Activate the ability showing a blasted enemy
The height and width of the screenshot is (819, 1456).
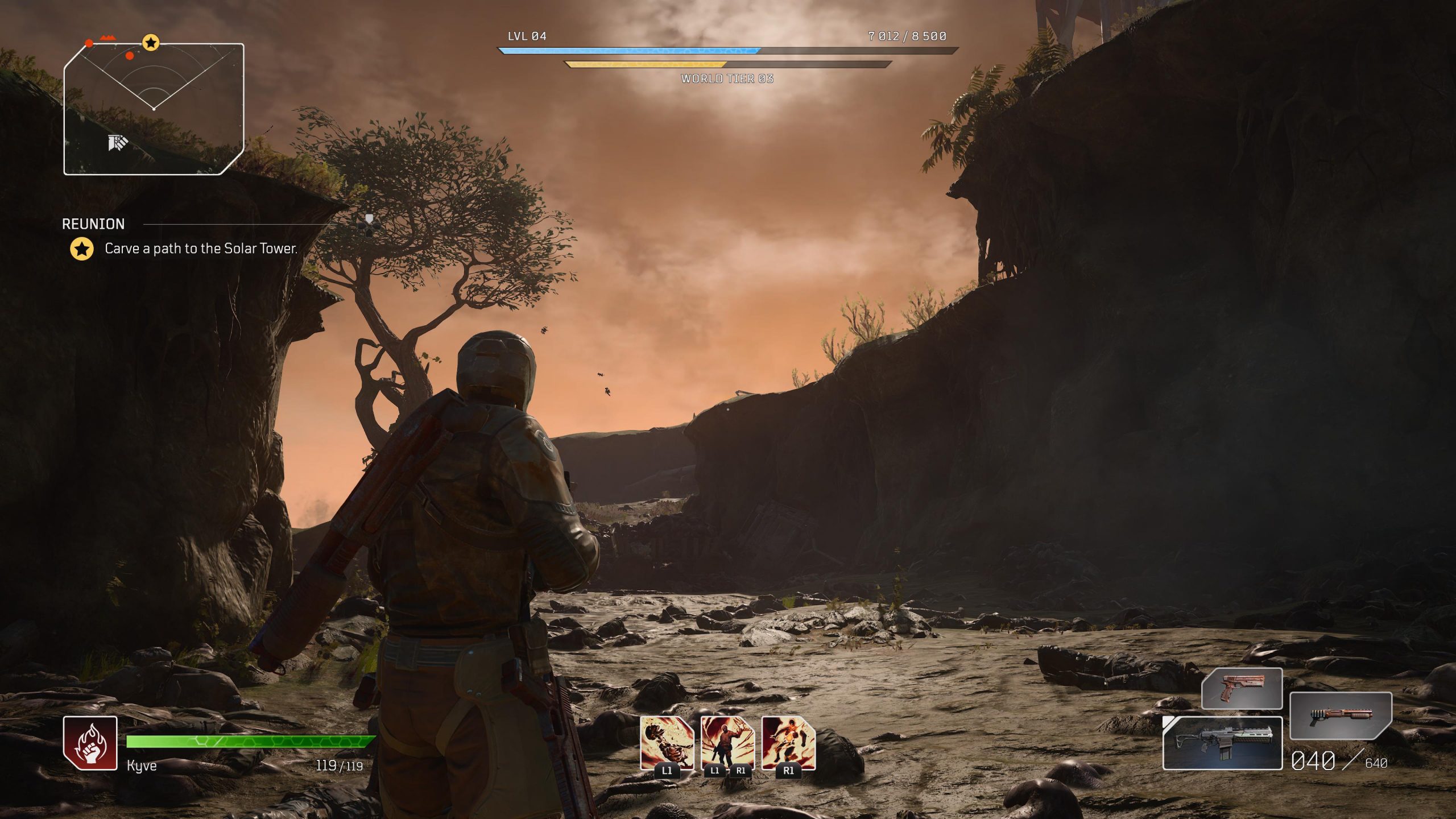tap(667, 743)
